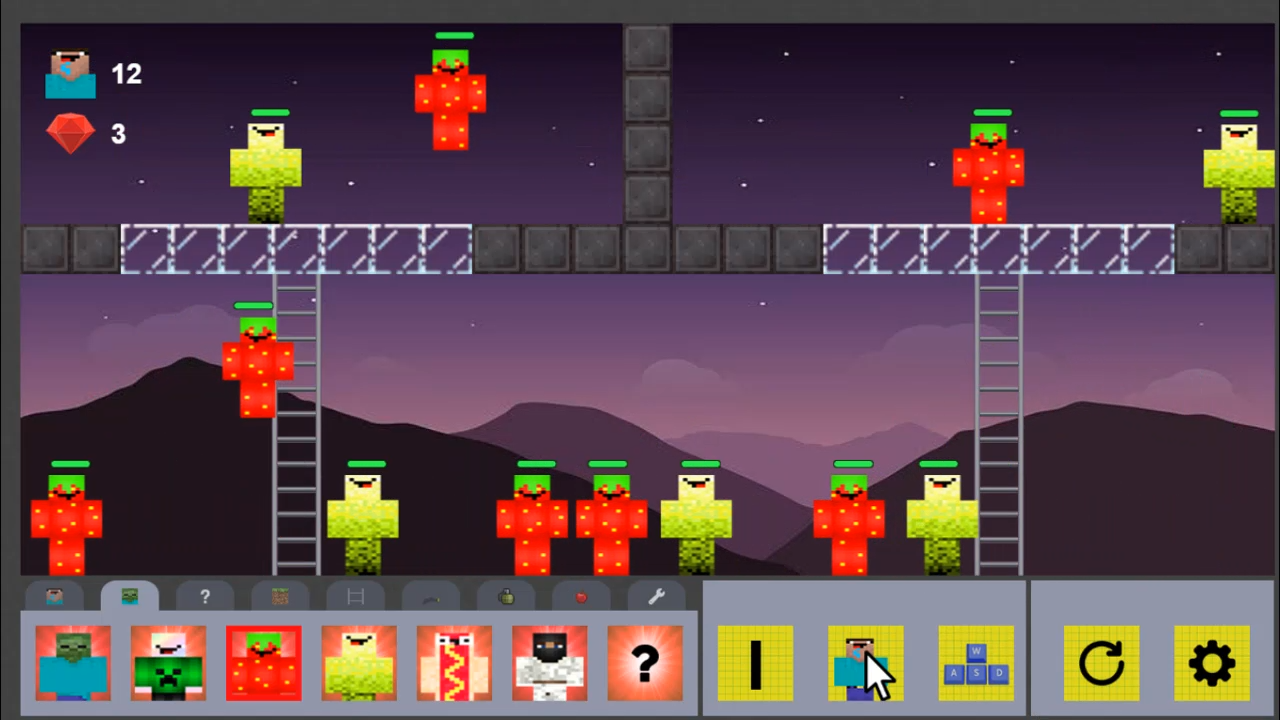Click the restart level button

click(1100, 663)
